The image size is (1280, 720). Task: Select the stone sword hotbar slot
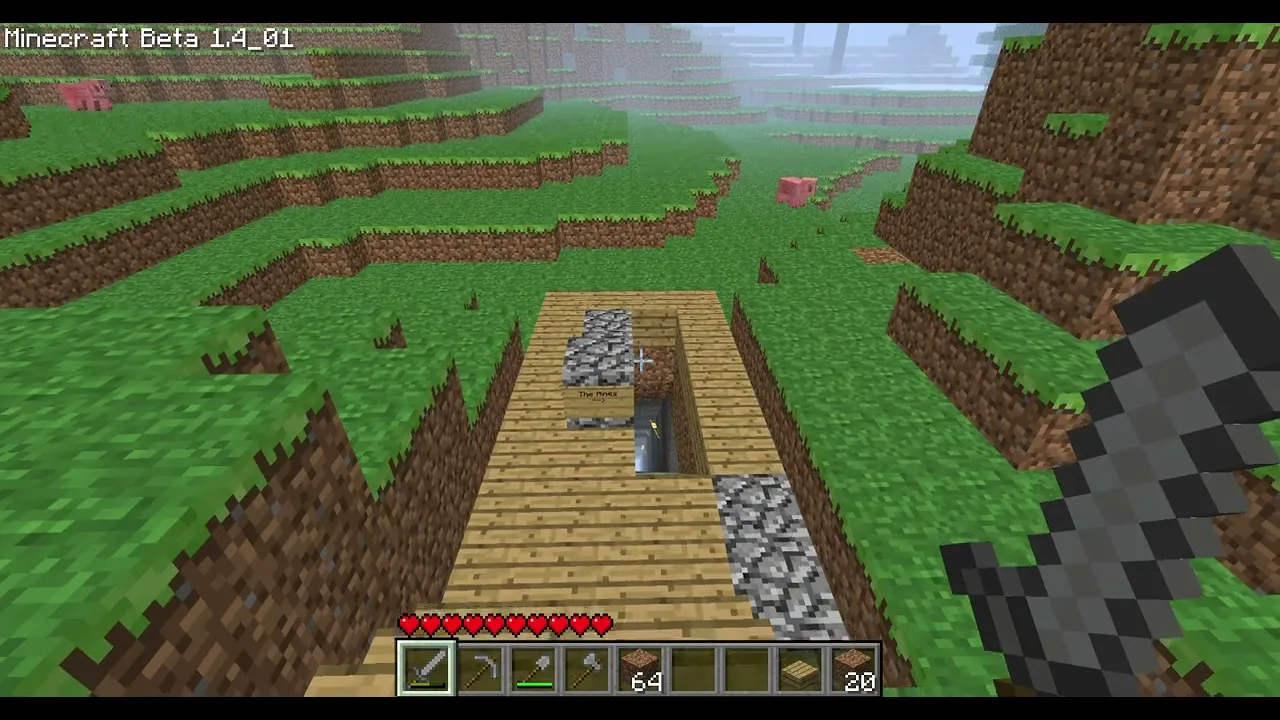click(427, 669)
